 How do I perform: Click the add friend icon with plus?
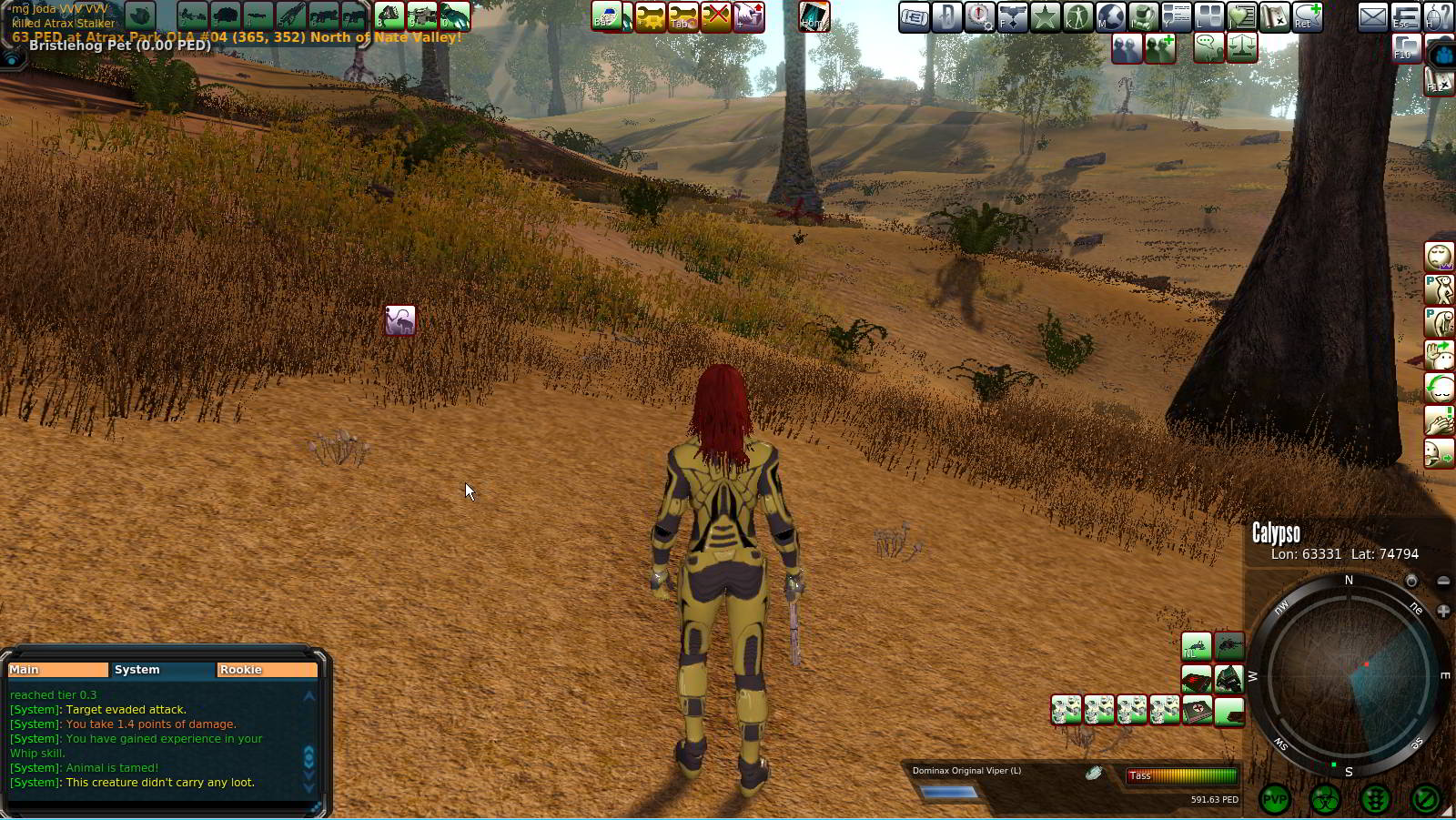click(1159, 47)
